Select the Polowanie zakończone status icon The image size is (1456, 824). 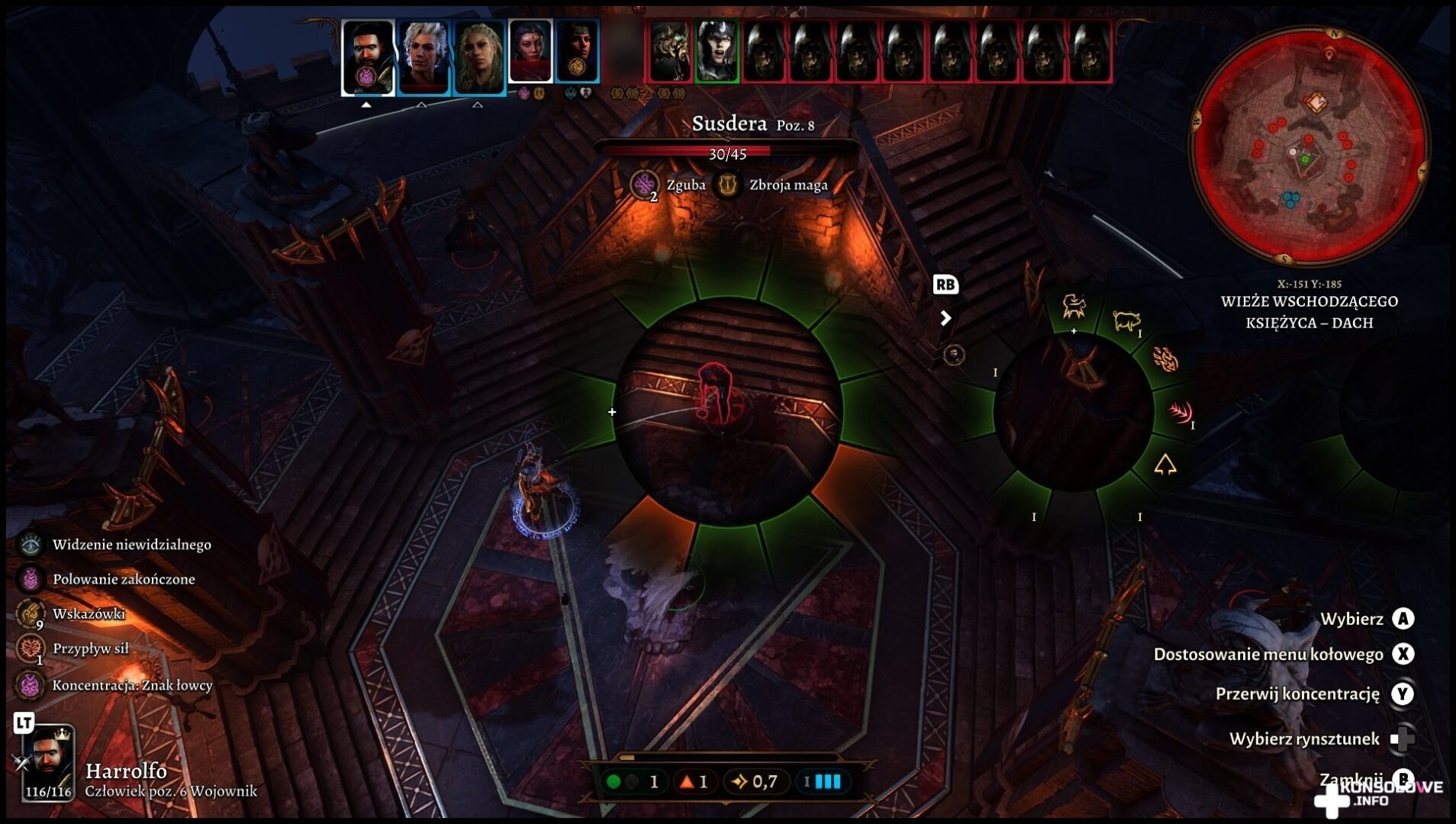click(x=31, y=579)
